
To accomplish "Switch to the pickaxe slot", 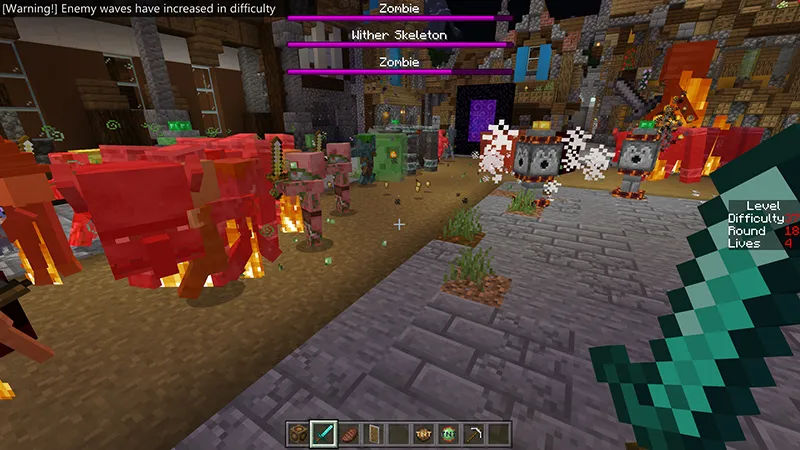I will (x=474, y=433).
